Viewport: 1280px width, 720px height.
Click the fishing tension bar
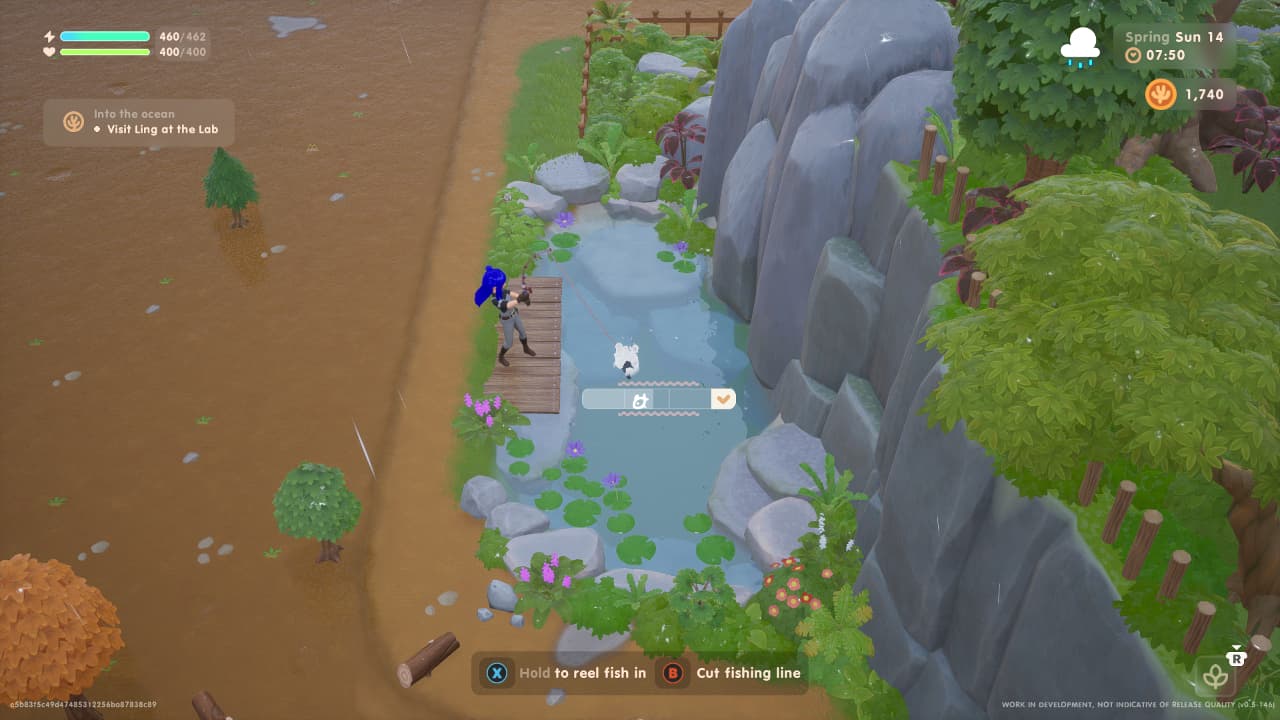pos(658,398)
